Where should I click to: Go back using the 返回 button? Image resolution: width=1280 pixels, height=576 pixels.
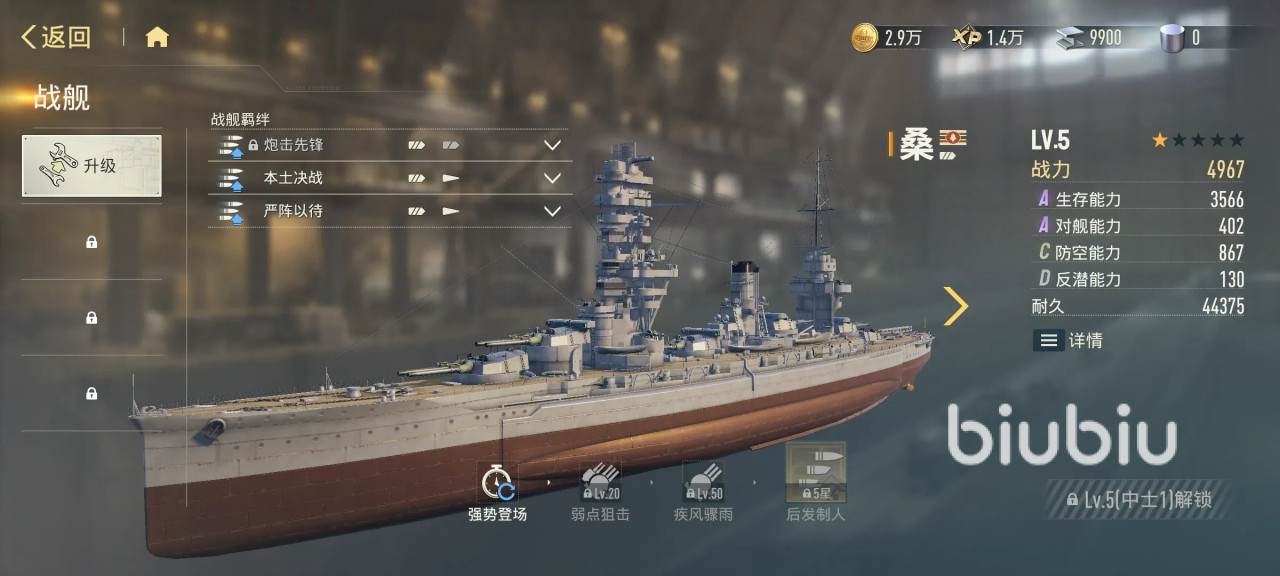57,38
